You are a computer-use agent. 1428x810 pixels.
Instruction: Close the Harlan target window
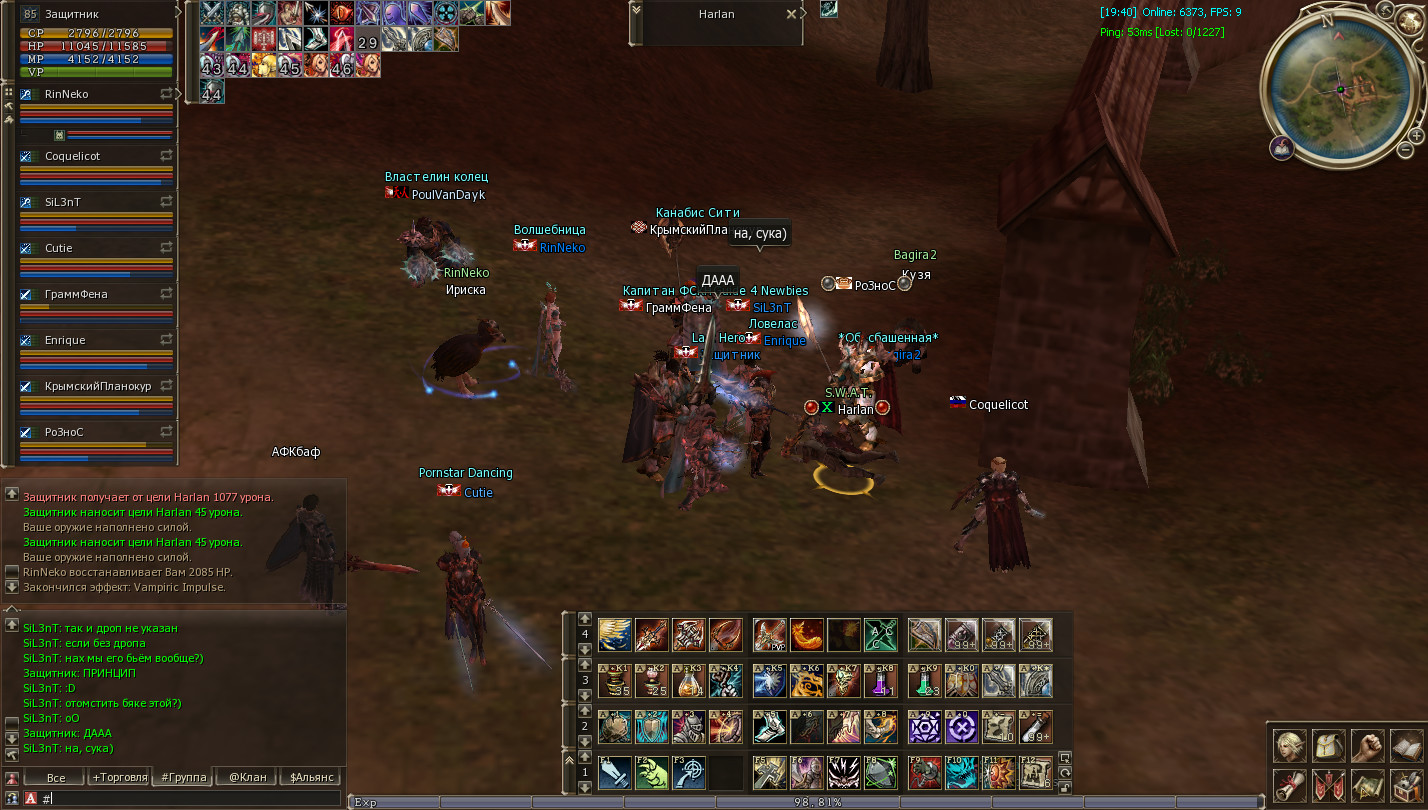click(x=791, y=15)
